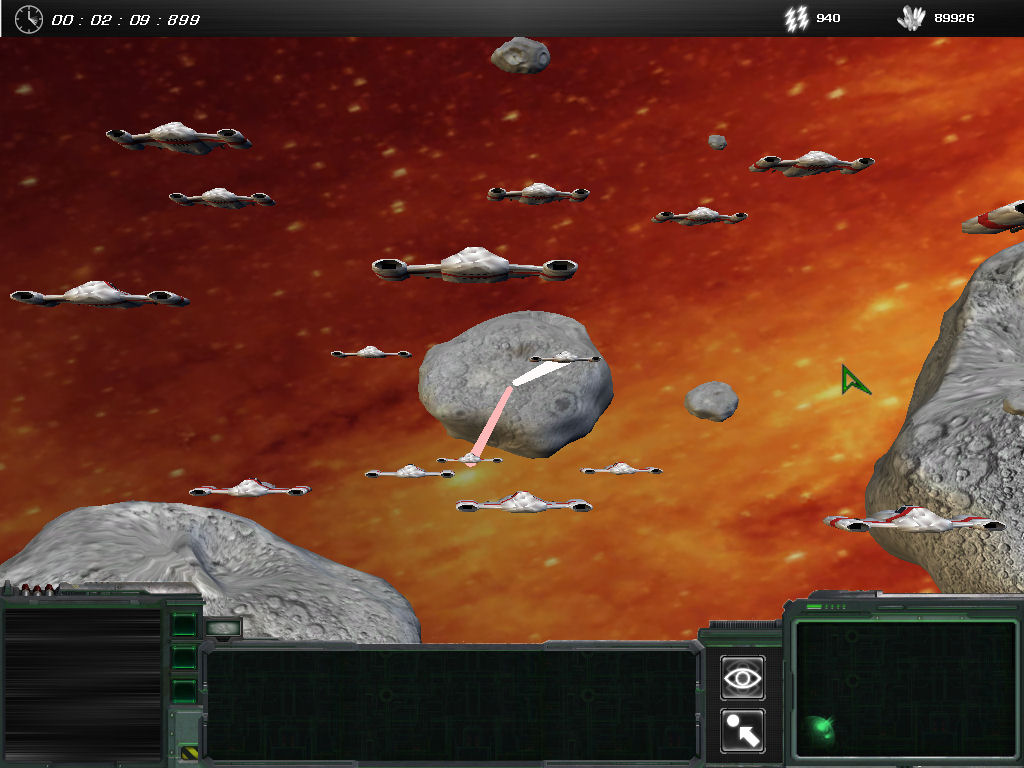Click the eye view button

click(x=742, y=678)
